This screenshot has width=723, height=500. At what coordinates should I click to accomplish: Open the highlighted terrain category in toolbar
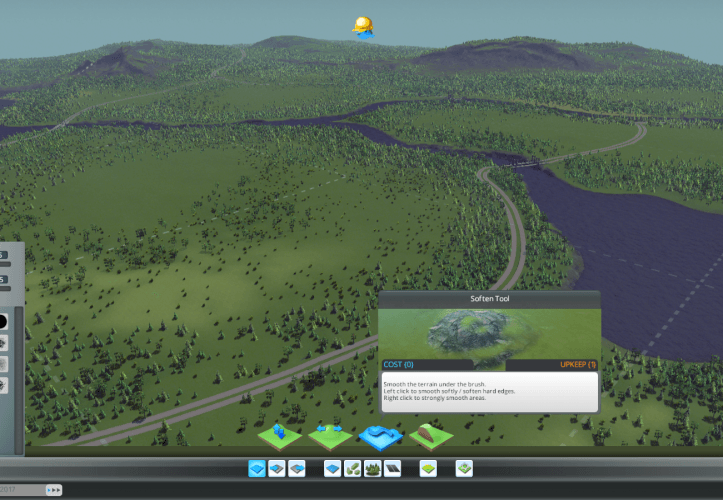click(x=257, y=468)
